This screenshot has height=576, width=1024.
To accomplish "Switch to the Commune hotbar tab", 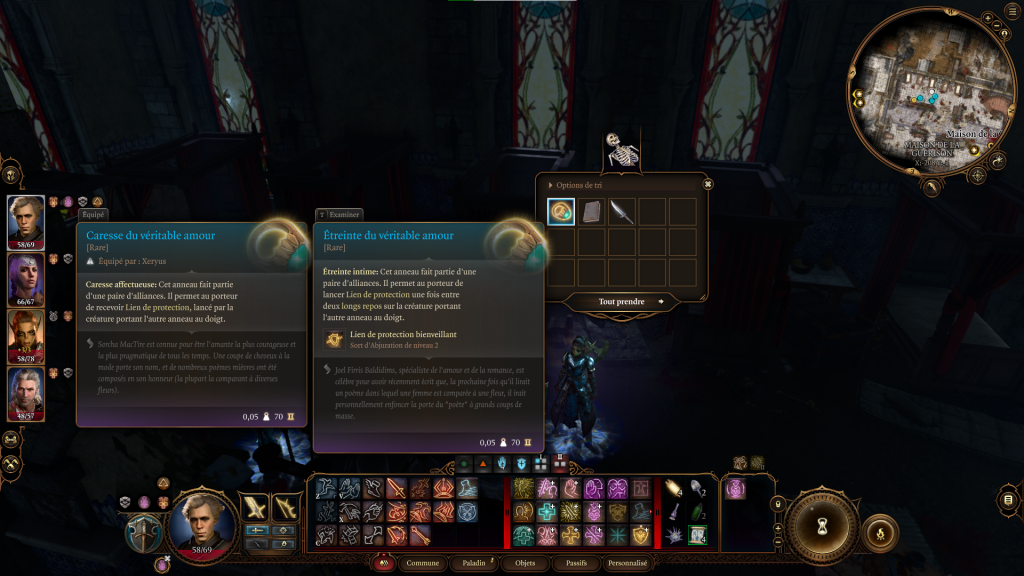I will [424, 563].
